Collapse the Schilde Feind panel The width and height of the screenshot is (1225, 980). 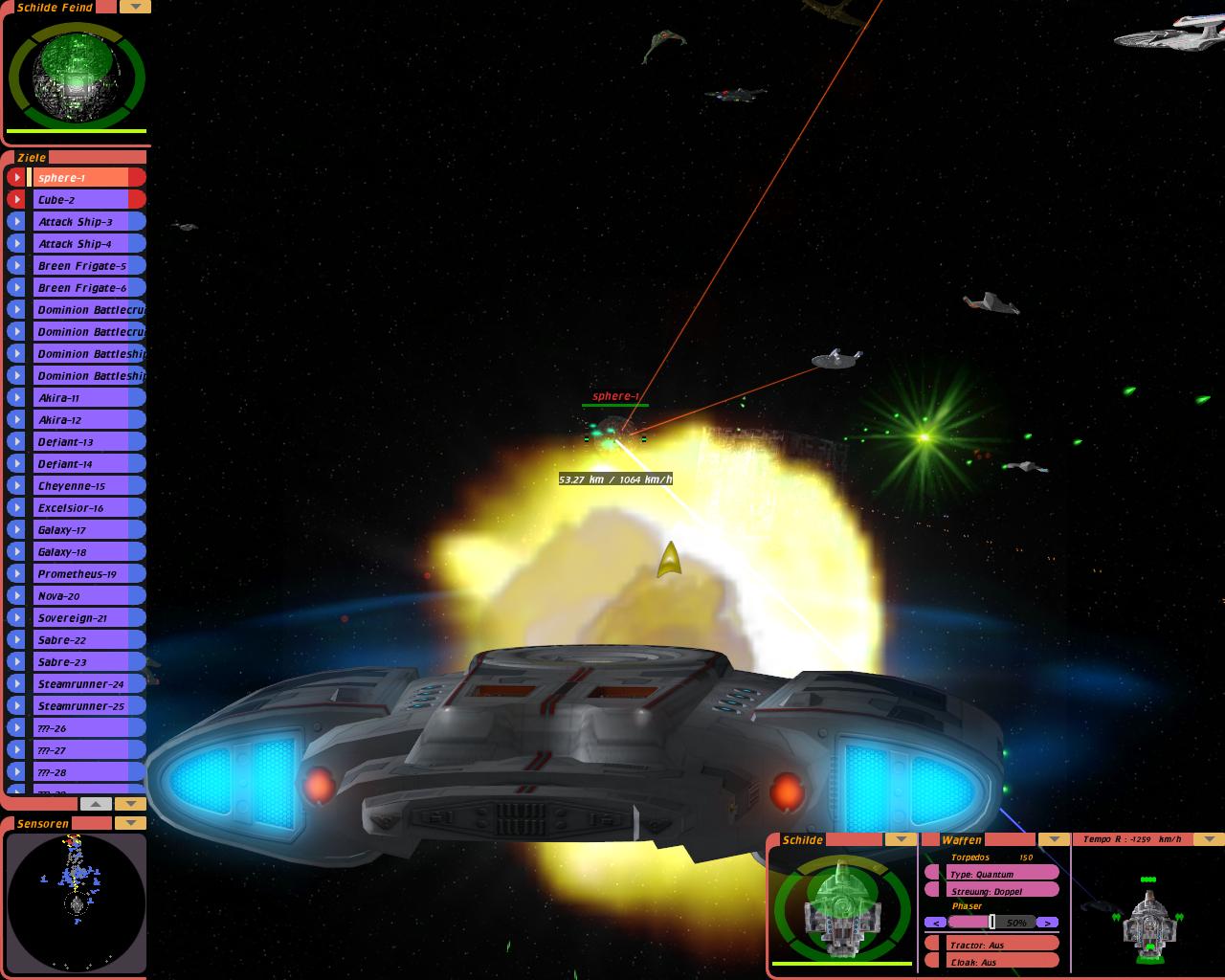coord(135,7)
